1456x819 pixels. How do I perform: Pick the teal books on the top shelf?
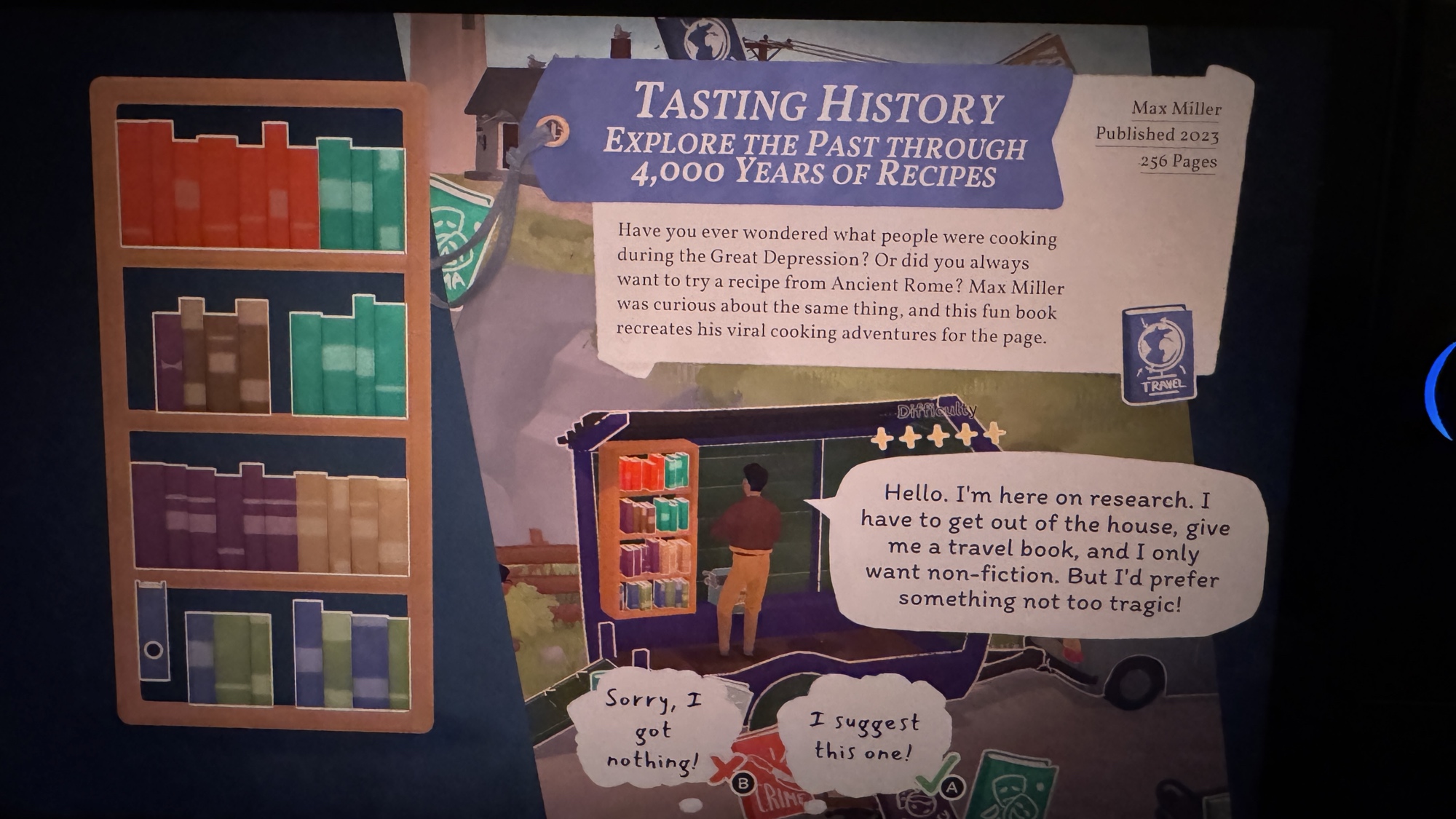[361, 195]
